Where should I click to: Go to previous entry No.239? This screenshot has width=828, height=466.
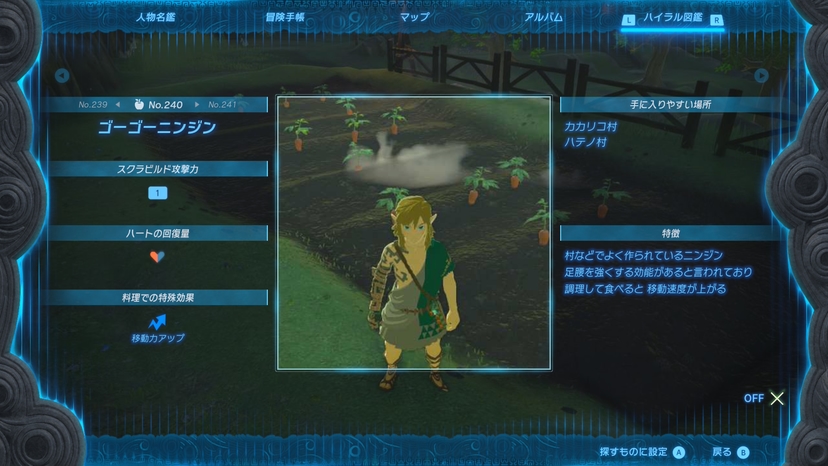coord(94,104)
